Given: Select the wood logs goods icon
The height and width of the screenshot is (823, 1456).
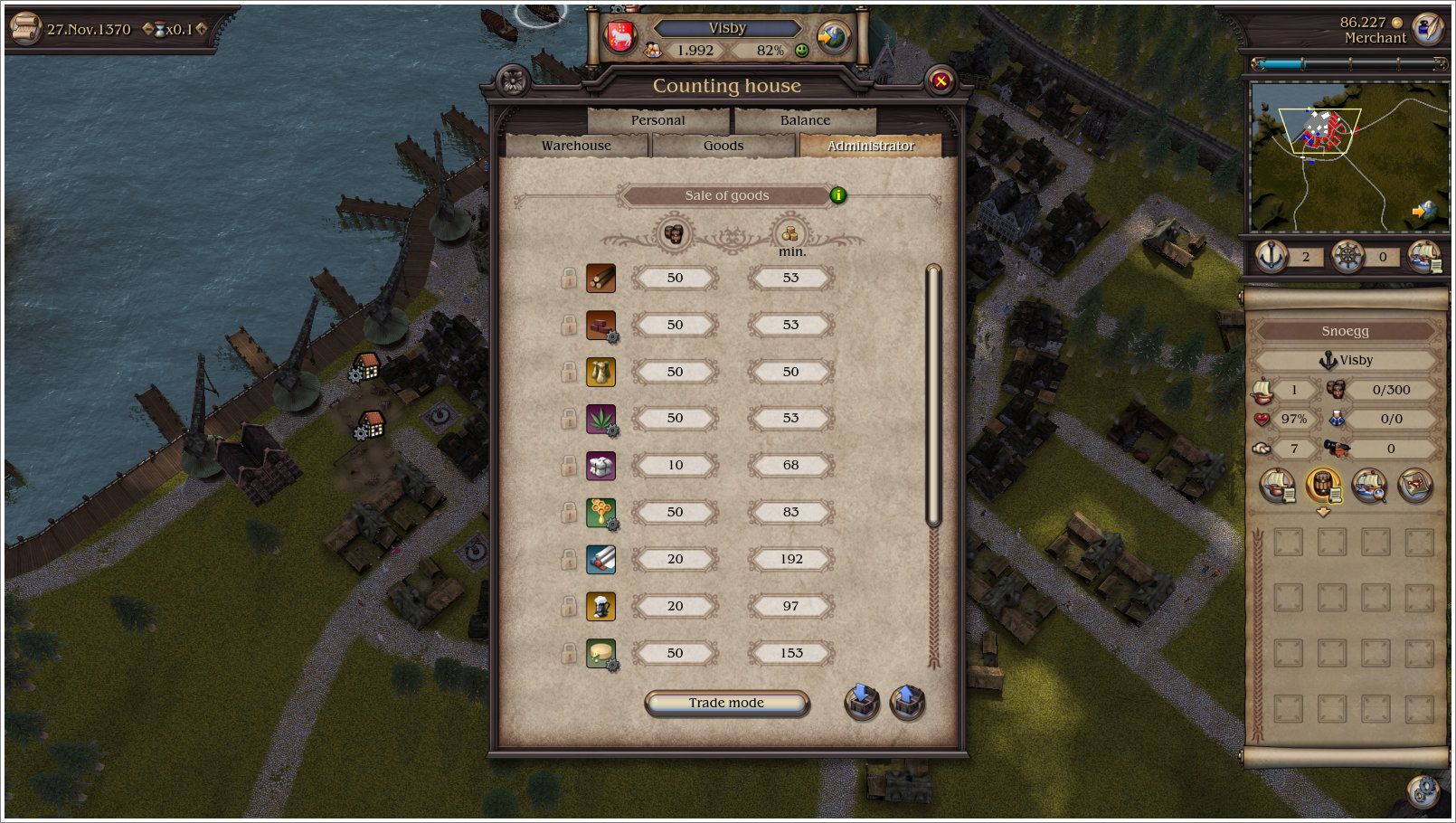Looking at the screenshot, I should click(x=600, y=278).
